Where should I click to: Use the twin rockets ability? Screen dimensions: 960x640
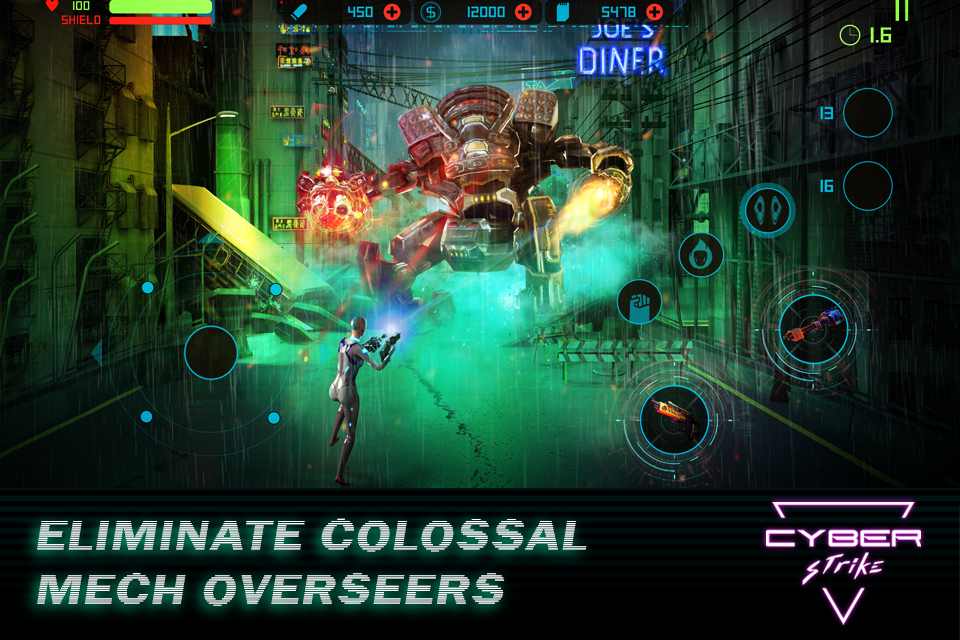[x=767, y=210]
